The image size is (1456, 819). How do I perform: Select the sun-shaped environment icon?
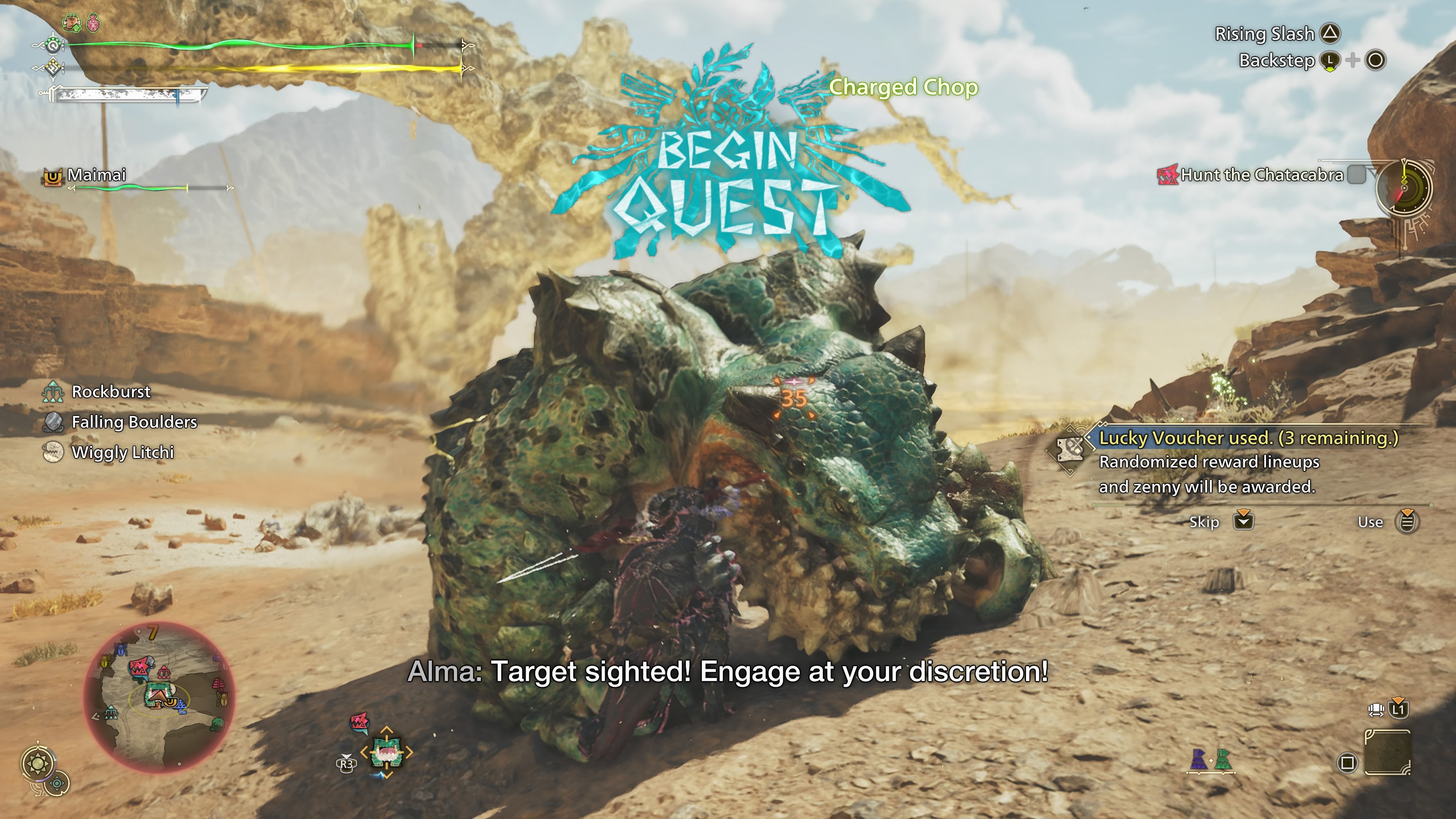38,764
